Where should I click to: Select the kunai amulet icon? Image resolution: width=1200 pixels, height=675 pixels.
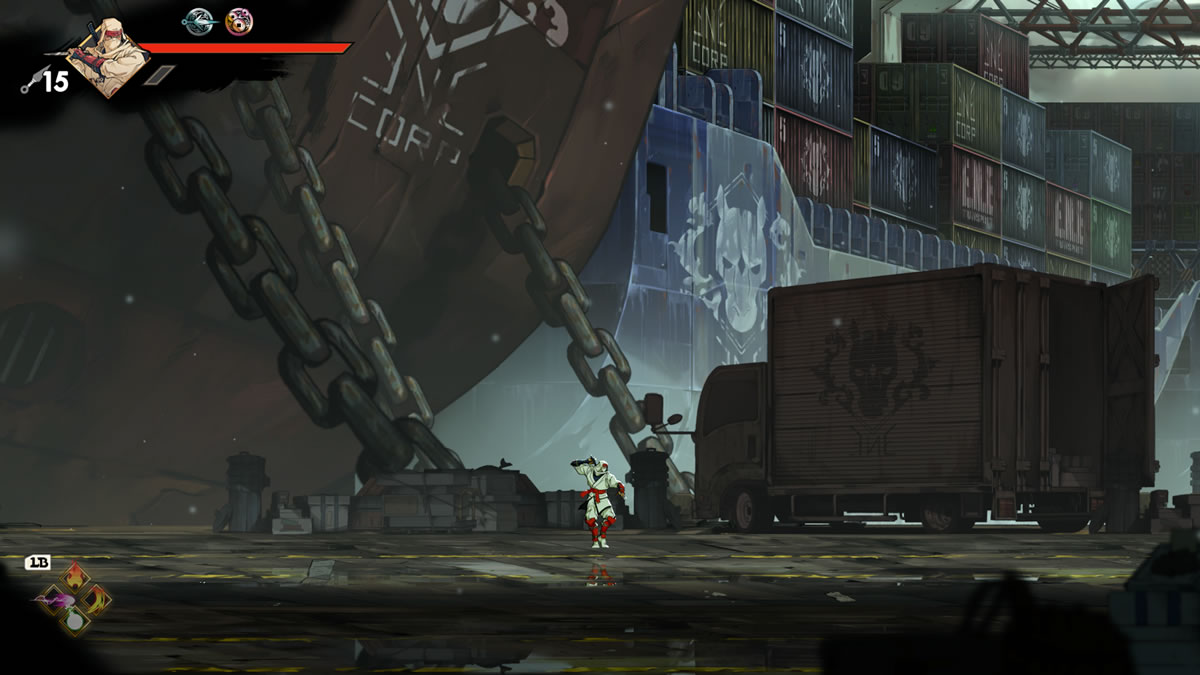point(198,21)
